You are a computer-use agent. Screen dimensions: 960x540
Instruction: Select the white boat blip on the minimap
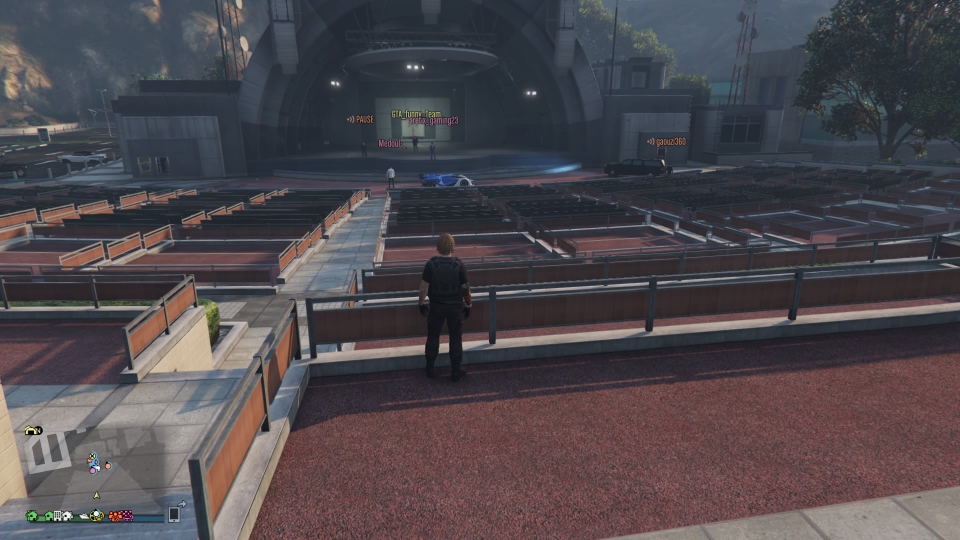click(x=84, y=516)
